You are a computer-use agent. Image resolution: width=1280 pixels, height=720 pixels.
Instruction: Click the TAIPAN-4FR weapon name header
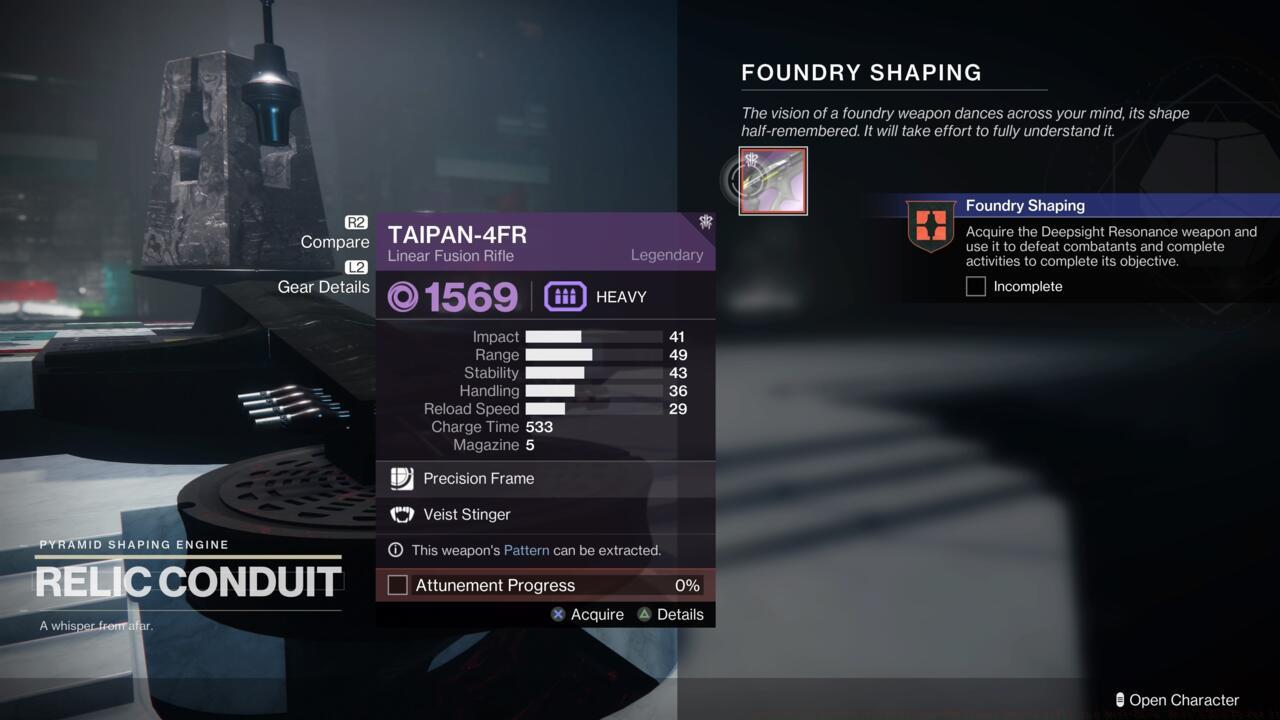(x=457, y=235)
